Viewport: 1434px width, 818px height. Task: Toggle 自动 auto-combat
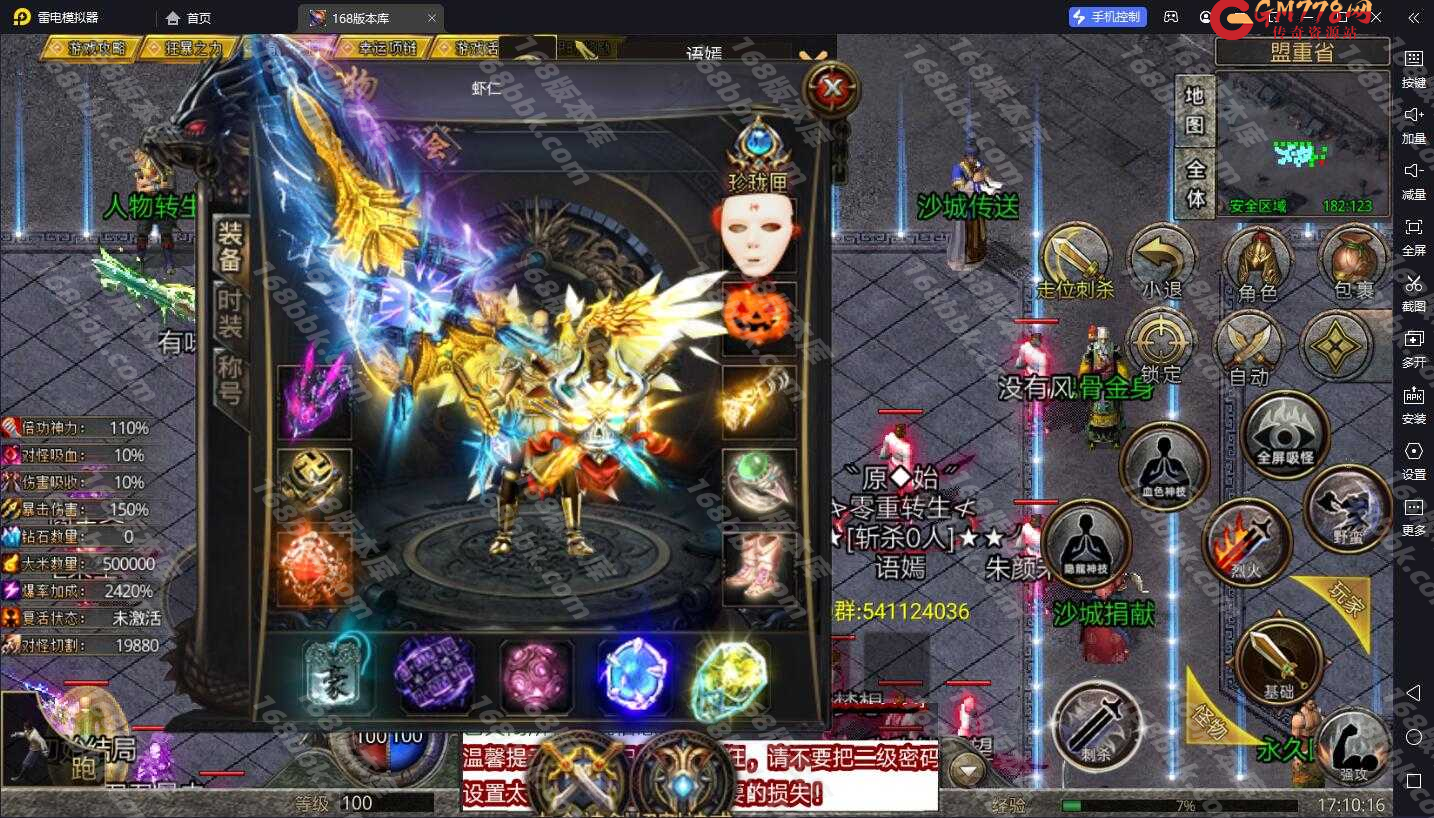pyautogui.click(x=1248, y=349)
